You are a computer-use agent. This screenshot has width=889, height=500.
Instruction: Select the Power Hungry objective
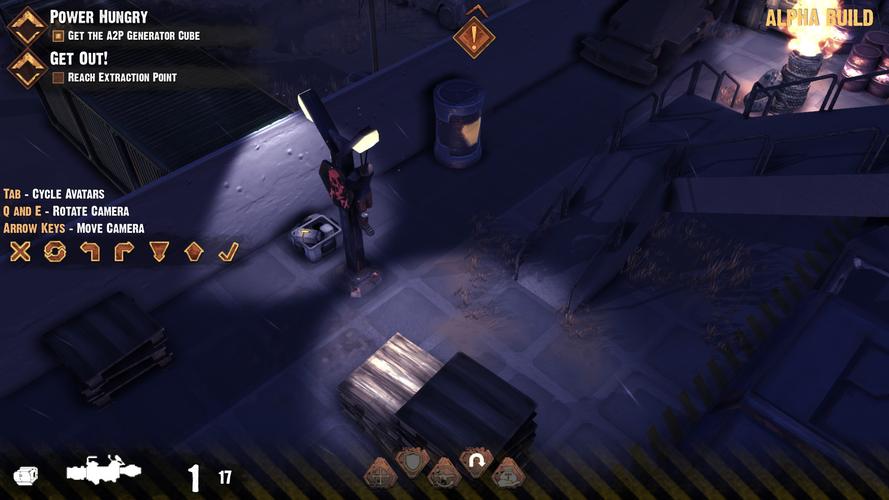coord(98,17)
